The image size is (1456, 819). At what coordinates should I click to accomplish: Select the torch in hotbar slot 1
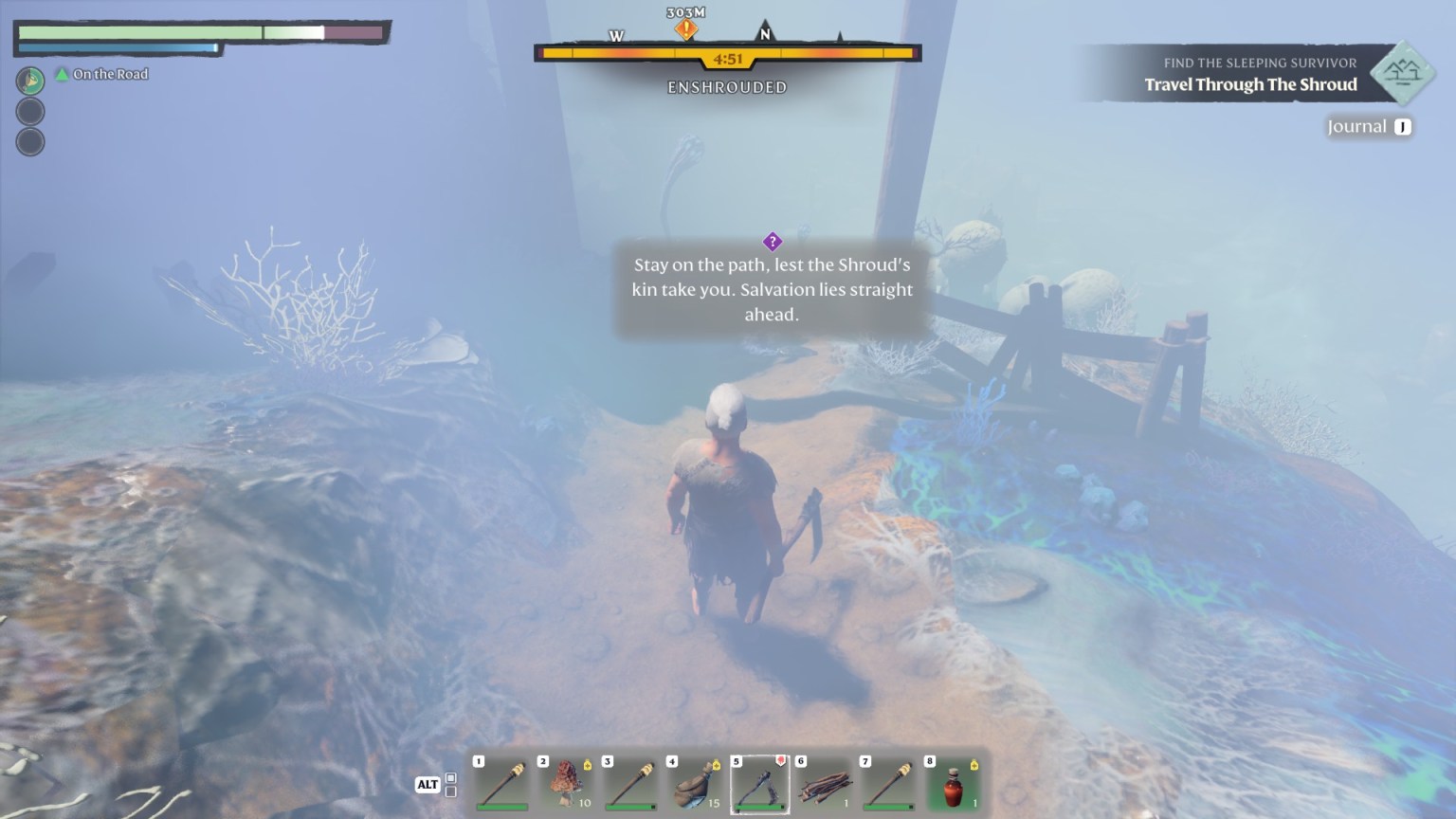click(500, 782)
